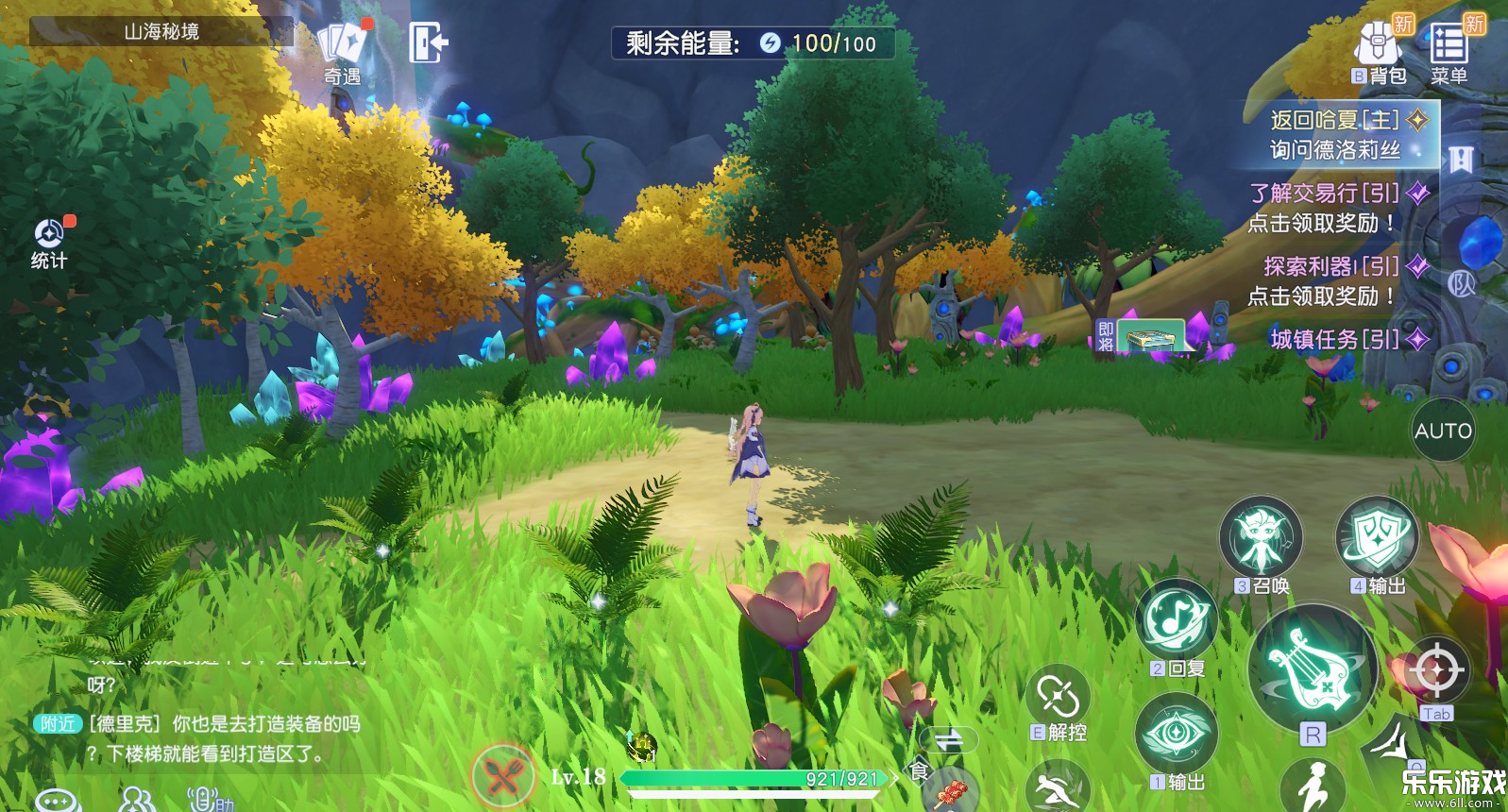Image resolution: width=1508 pixels, height=812 pixels.
Task: Open the 菜单 menu
Action: pyautogui.click(x=1449, y=51)
